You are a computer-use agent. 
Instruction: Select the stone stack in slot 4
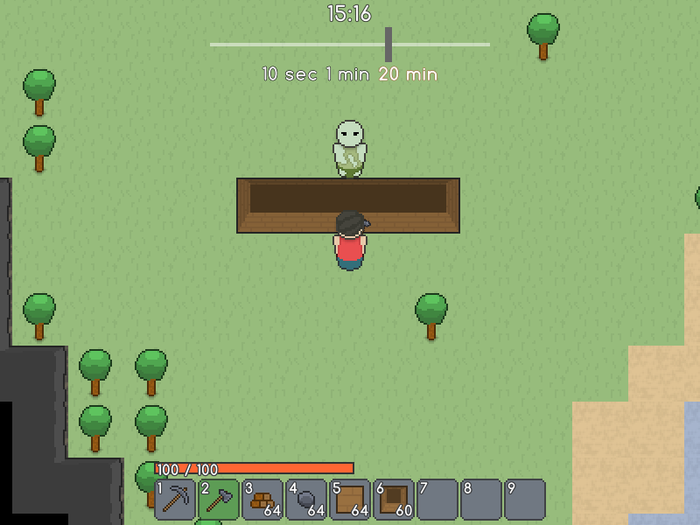pos(307,499)
